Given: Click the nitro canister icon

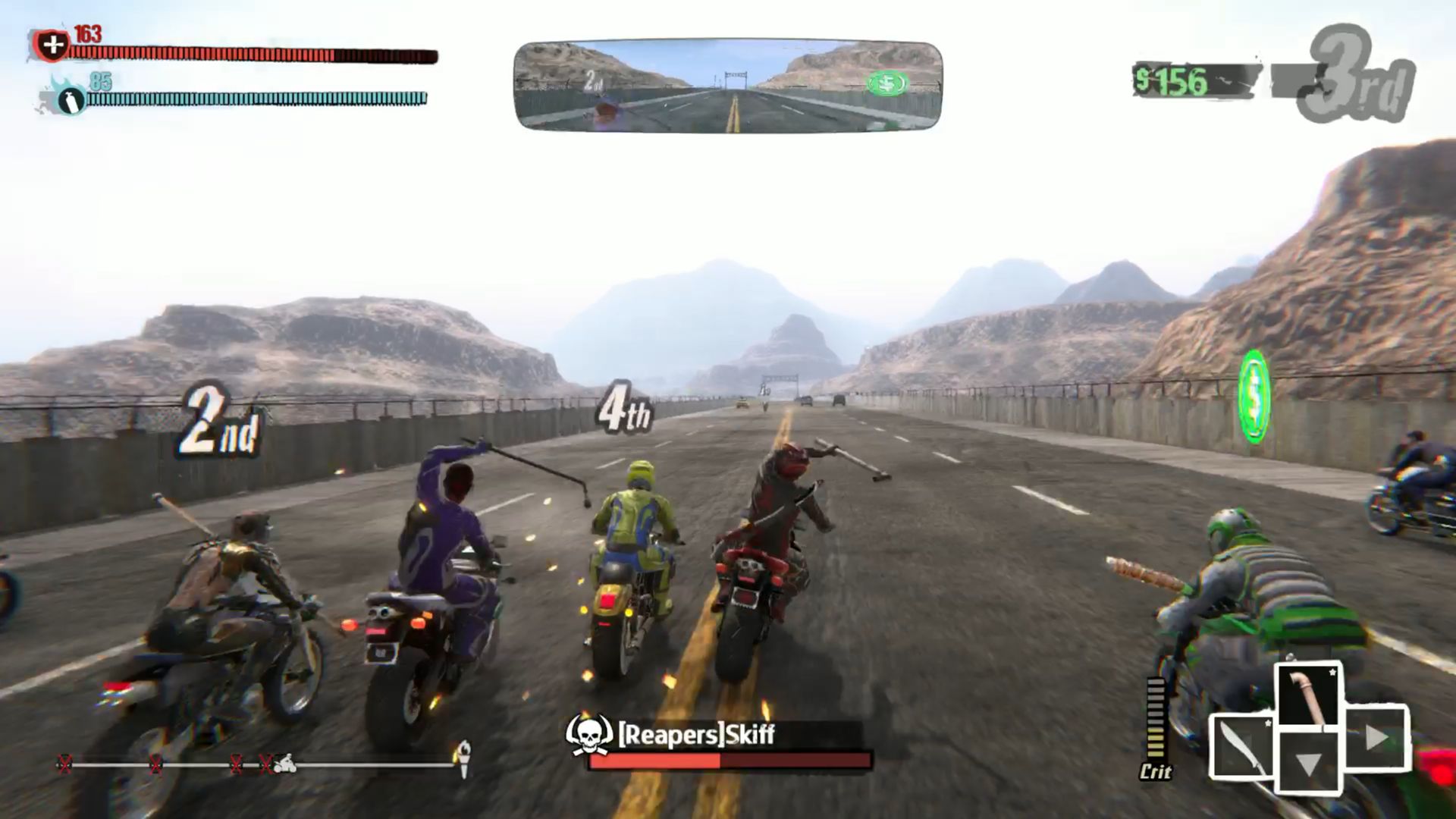Looking at the screenshot, I should (x=71, y=99).
